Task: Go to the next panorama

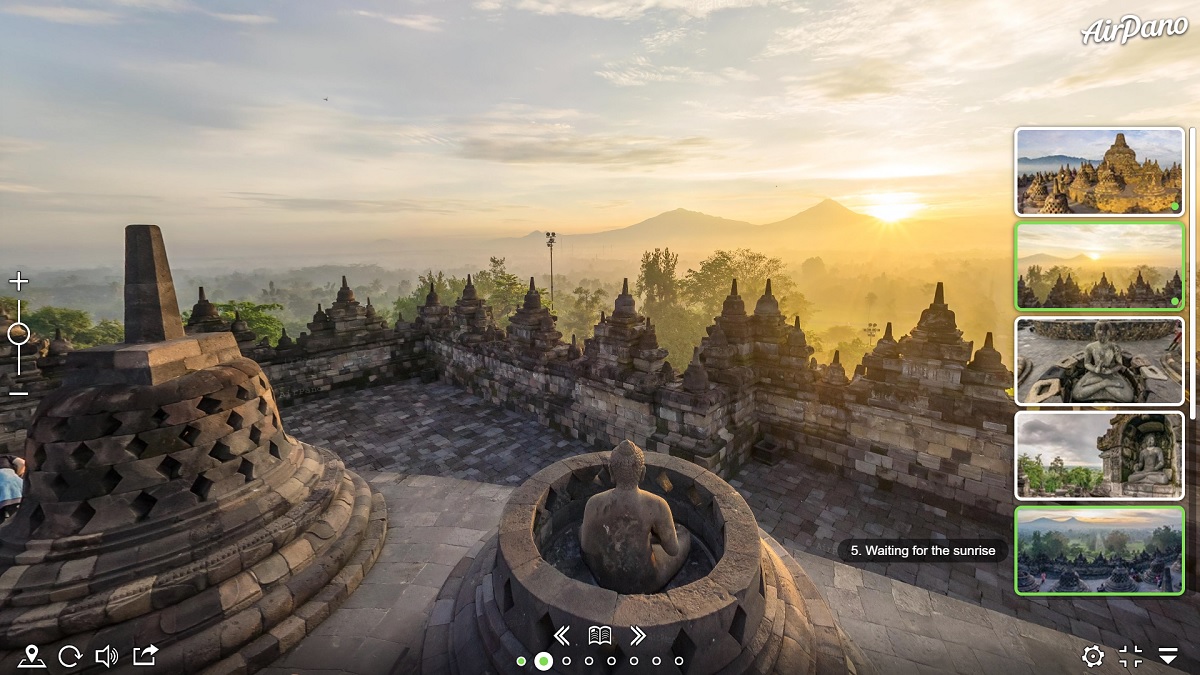Action: (638, 635)
